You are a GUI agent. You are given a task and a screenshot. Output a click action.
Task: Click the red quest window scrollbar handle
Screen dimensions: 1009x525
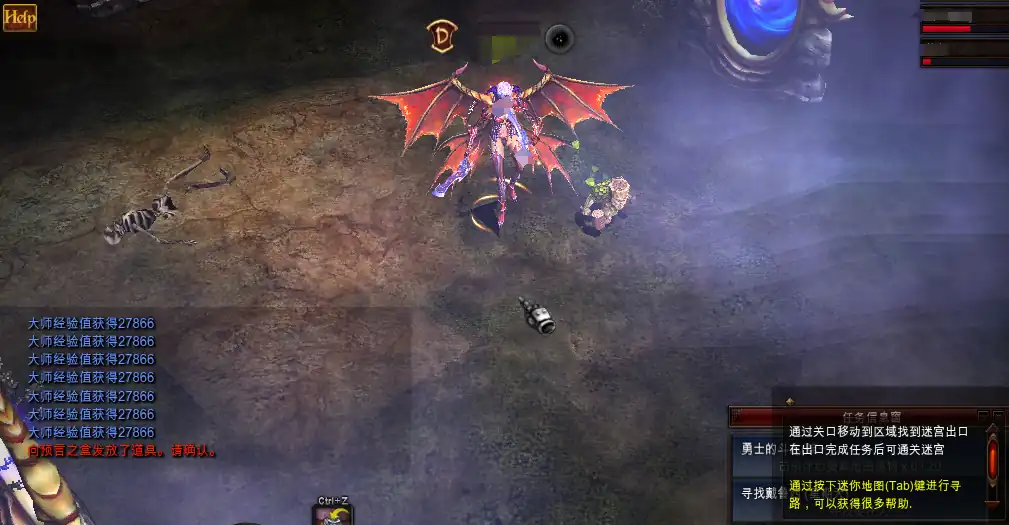point(992,461)
